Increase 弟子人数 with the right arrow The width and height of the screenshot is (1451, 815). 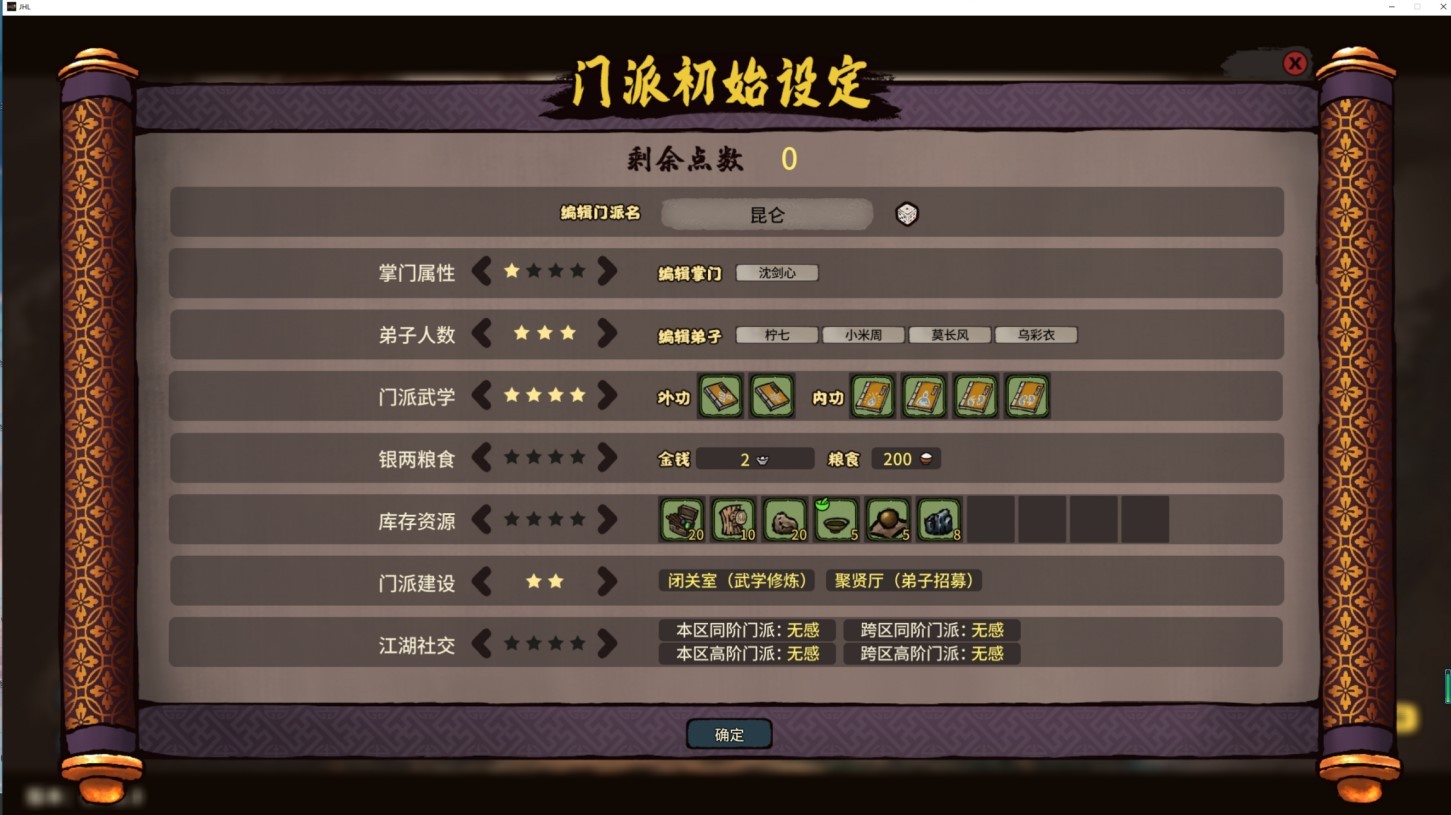(x=608, y=334)
